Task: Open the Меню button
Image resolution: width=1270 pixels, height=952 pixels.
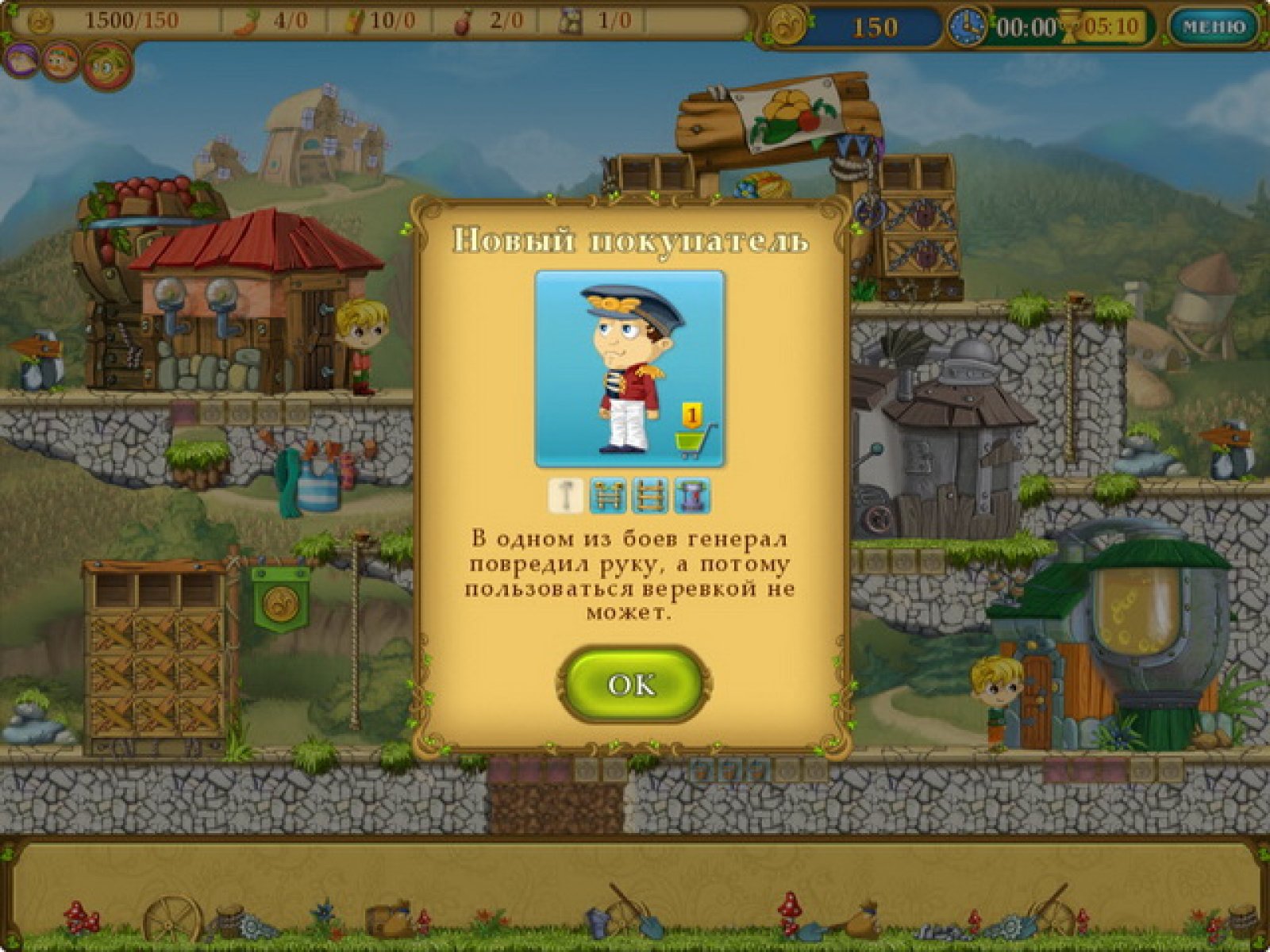Action: pos(1214,27)
